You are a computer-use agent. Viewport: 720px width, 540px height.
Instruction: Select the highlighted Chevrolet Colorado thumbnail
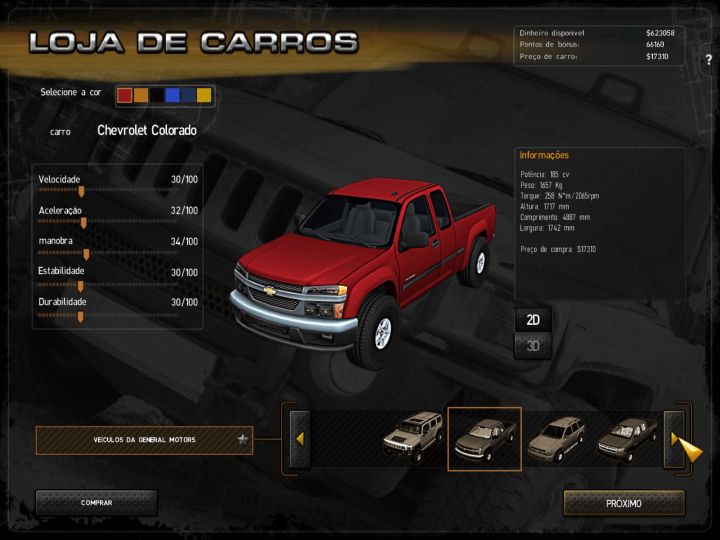pyautogui.click(x=484, y=438)
